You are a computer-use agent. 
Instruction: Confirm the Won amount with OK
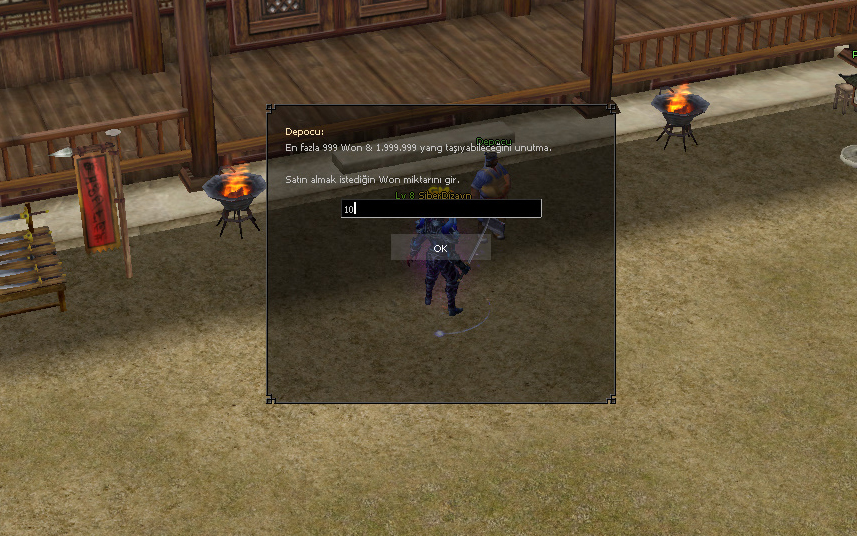pyautogui.click(x=440, y=248)
